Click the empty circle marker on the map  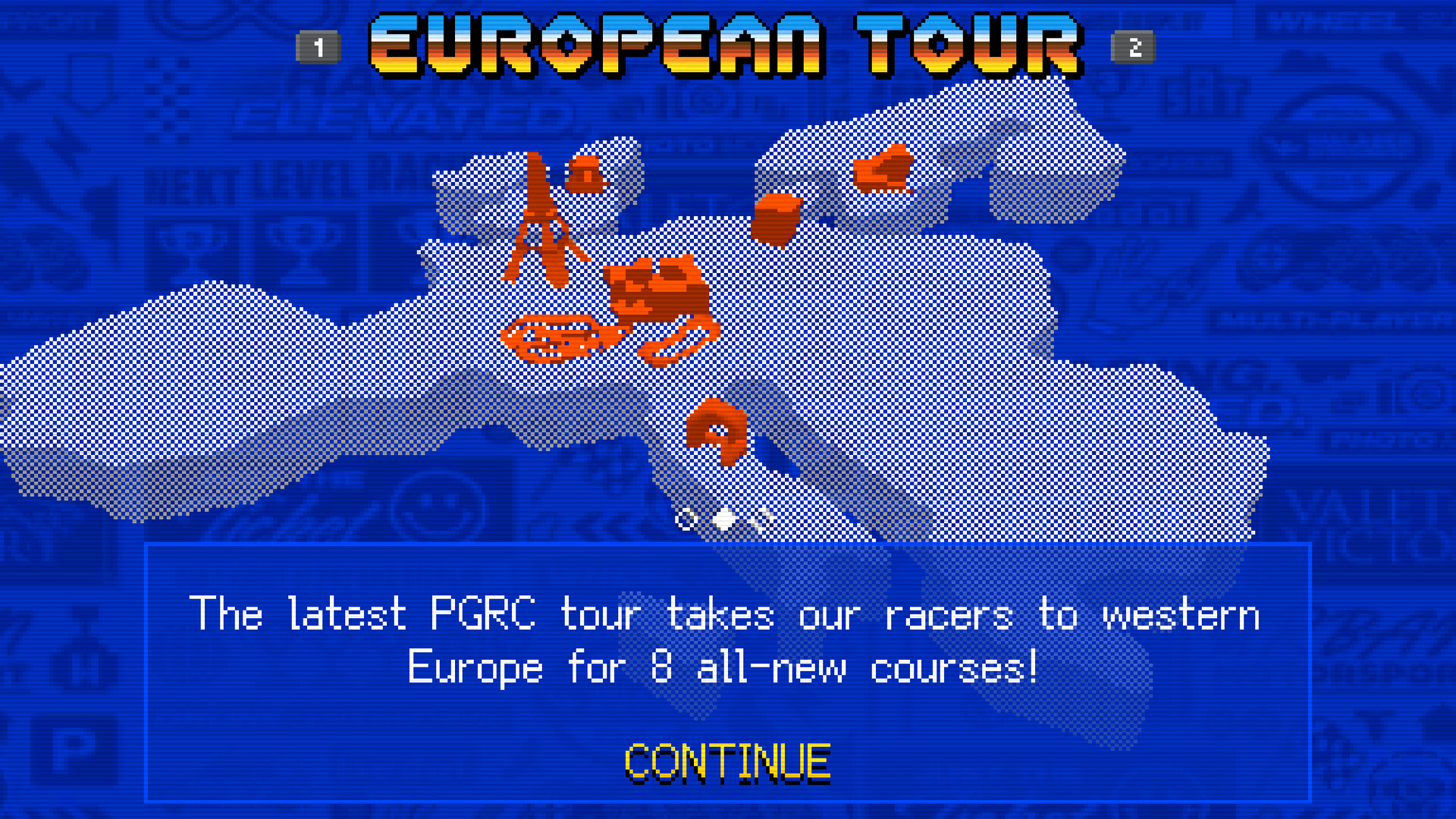(x=686, y=518)
